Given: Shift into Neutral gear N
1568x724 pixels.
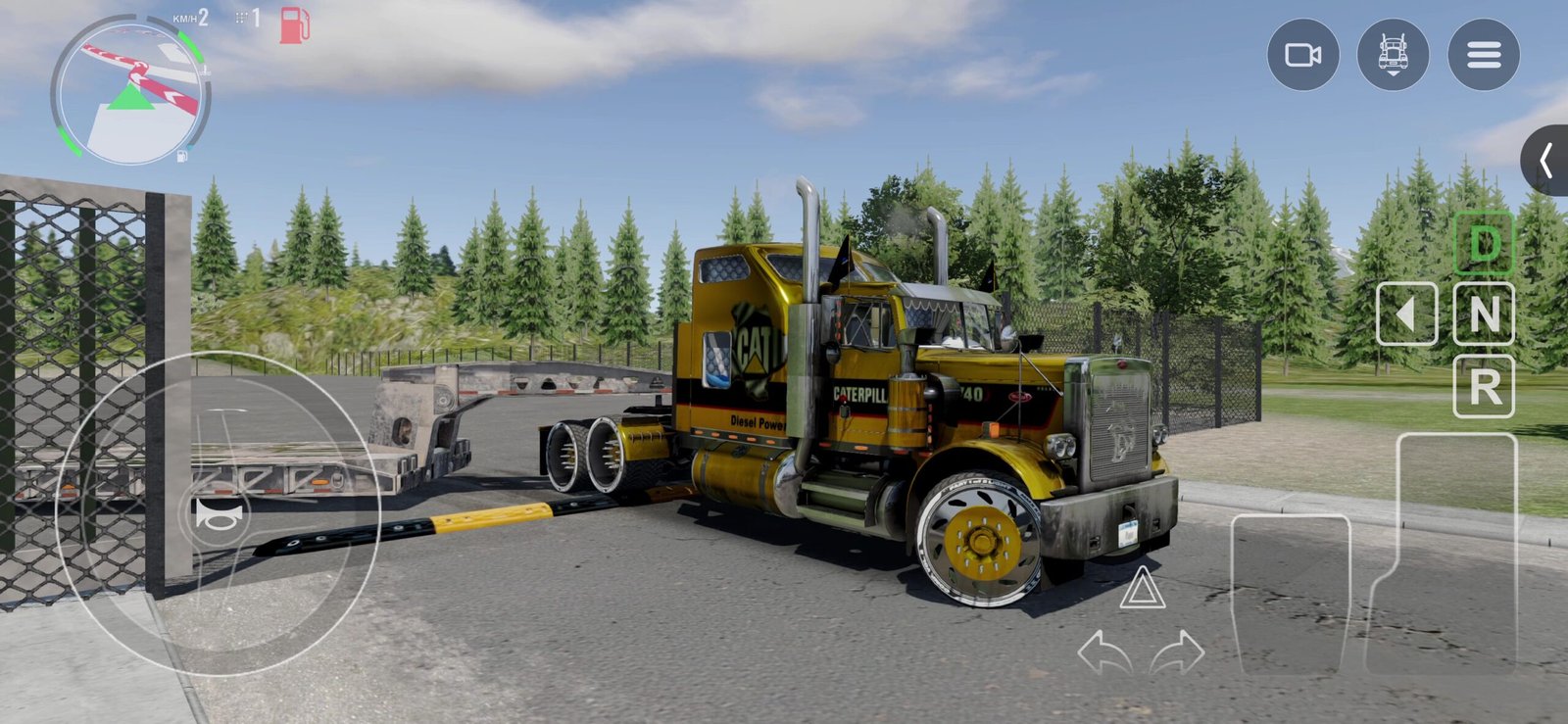Looking at the screenshot, I should click(x=1484, y=314).
